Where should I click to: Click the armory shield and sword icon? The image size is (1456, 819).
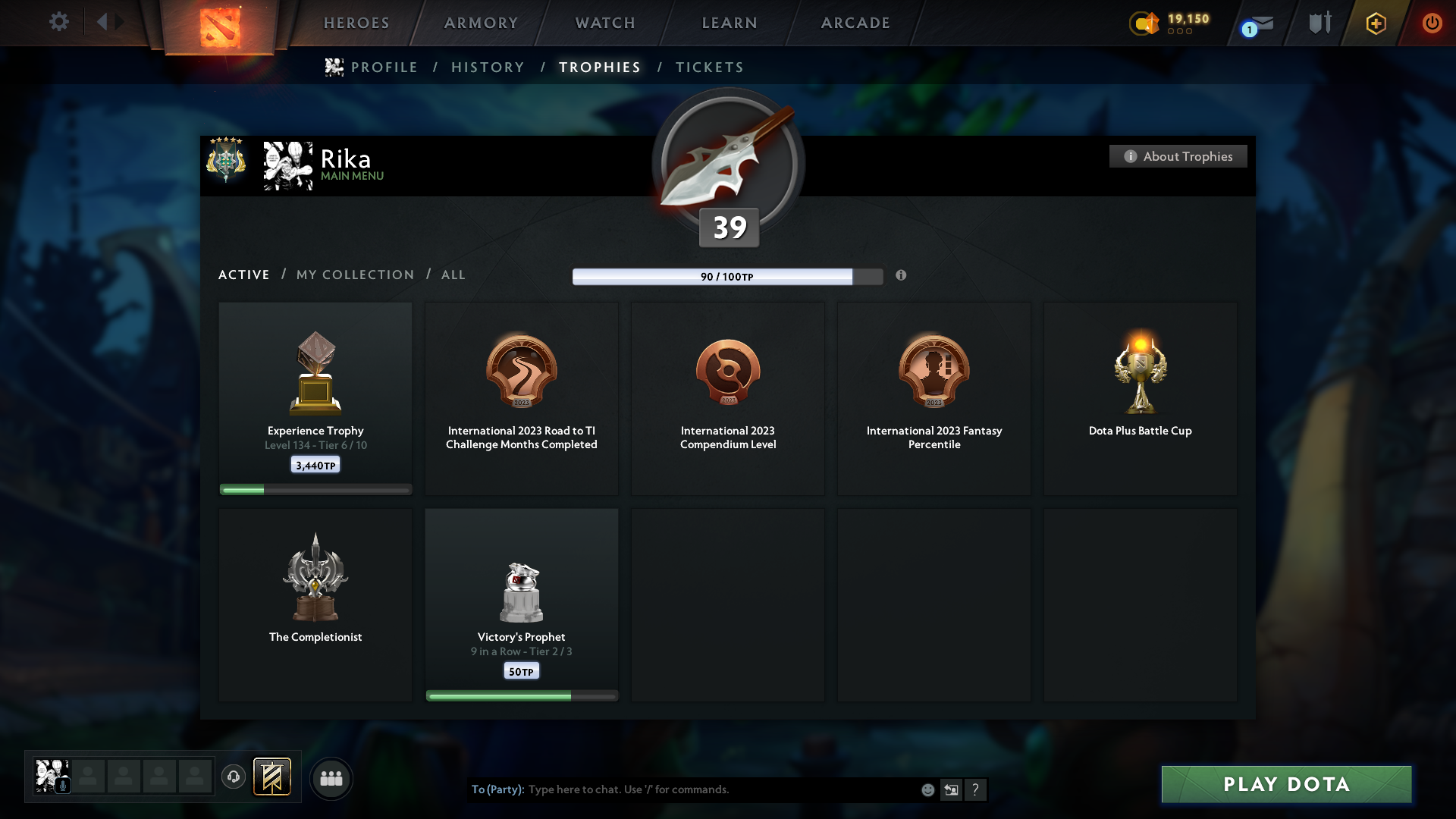(x=1319, y=23)
